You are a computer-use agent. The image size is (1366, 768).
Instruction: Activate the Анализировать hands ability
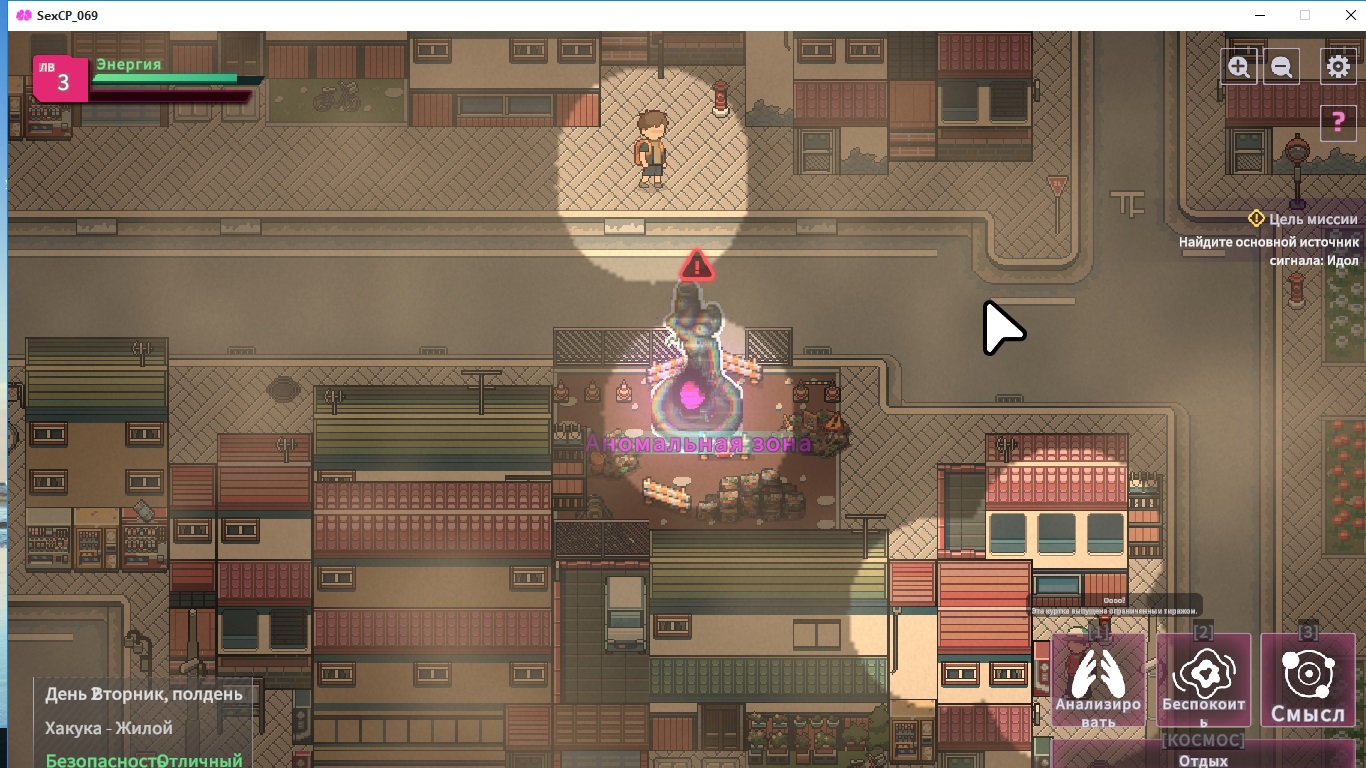[x=1098, y=681]
